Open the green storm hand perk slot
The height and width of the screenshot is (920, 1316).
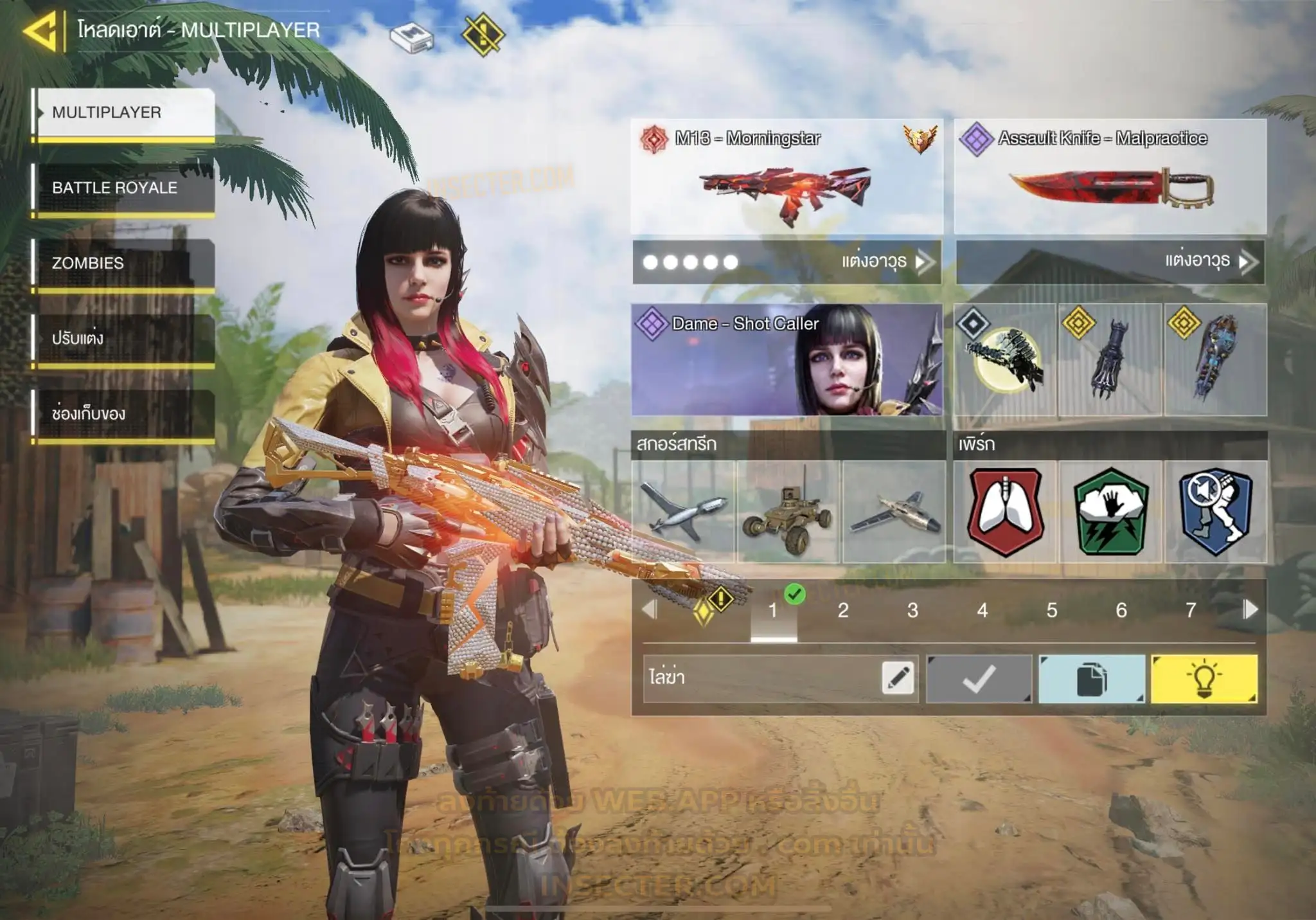coord(1110,512)
